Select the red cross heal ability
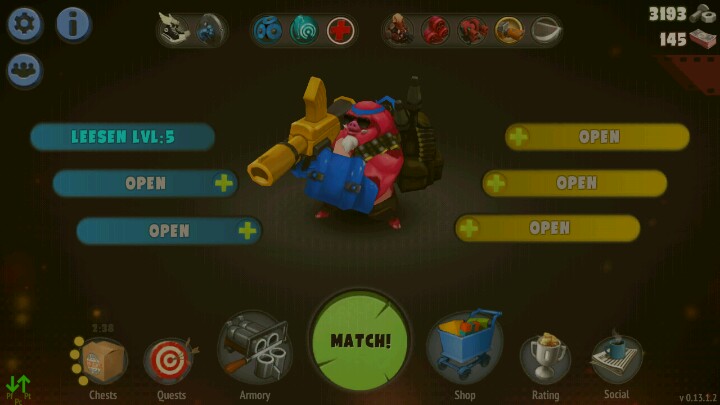Viewport: 720px width, 405px height. [x=341, y=30]
